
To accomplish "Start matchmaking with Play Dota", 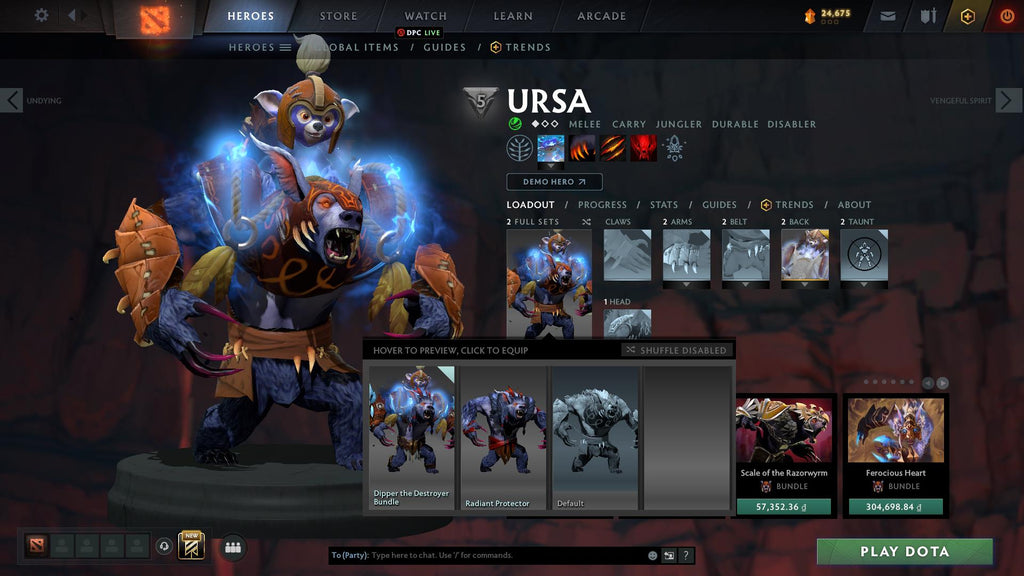I will (904, 551).
